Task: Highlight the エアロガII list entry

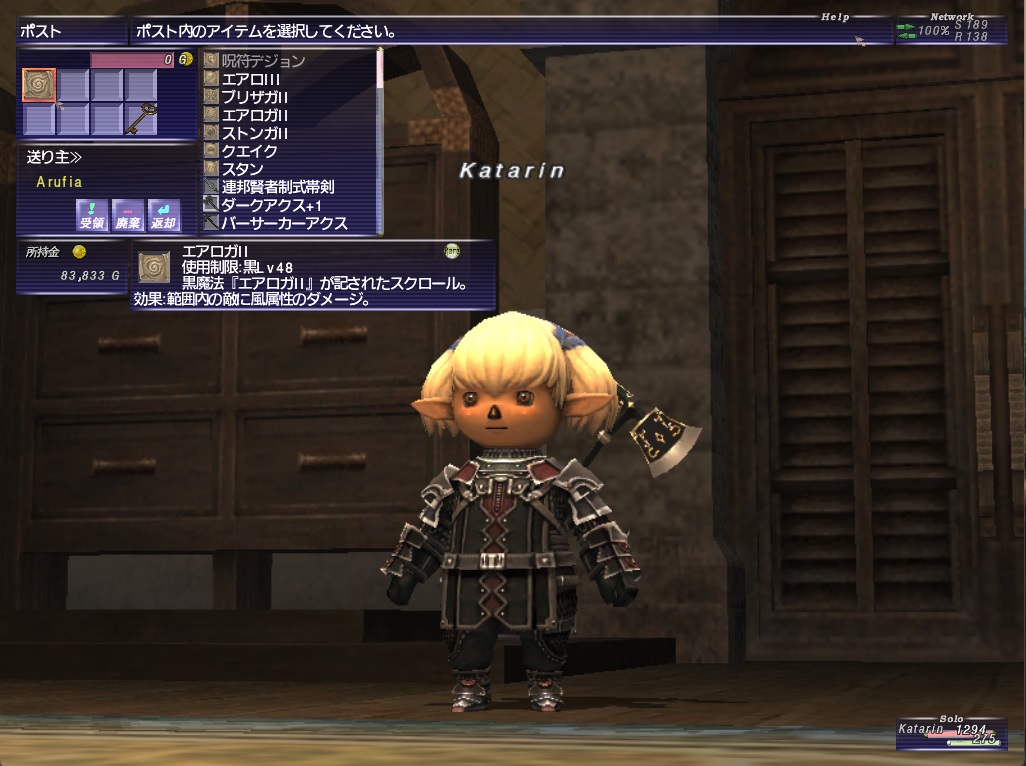Action: [255, 115]
